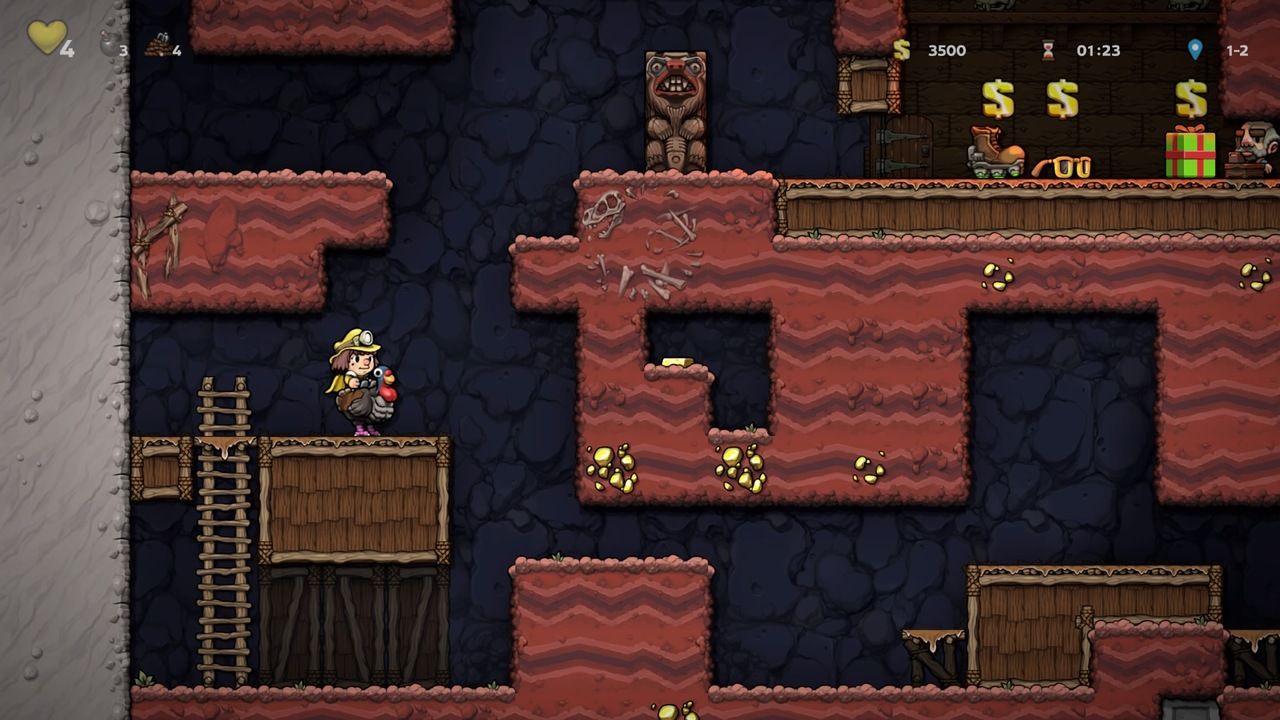The height and width of the screenshot is (720, 1280).
Task: Click the 3500 money counter text
Action: point(947,50)
